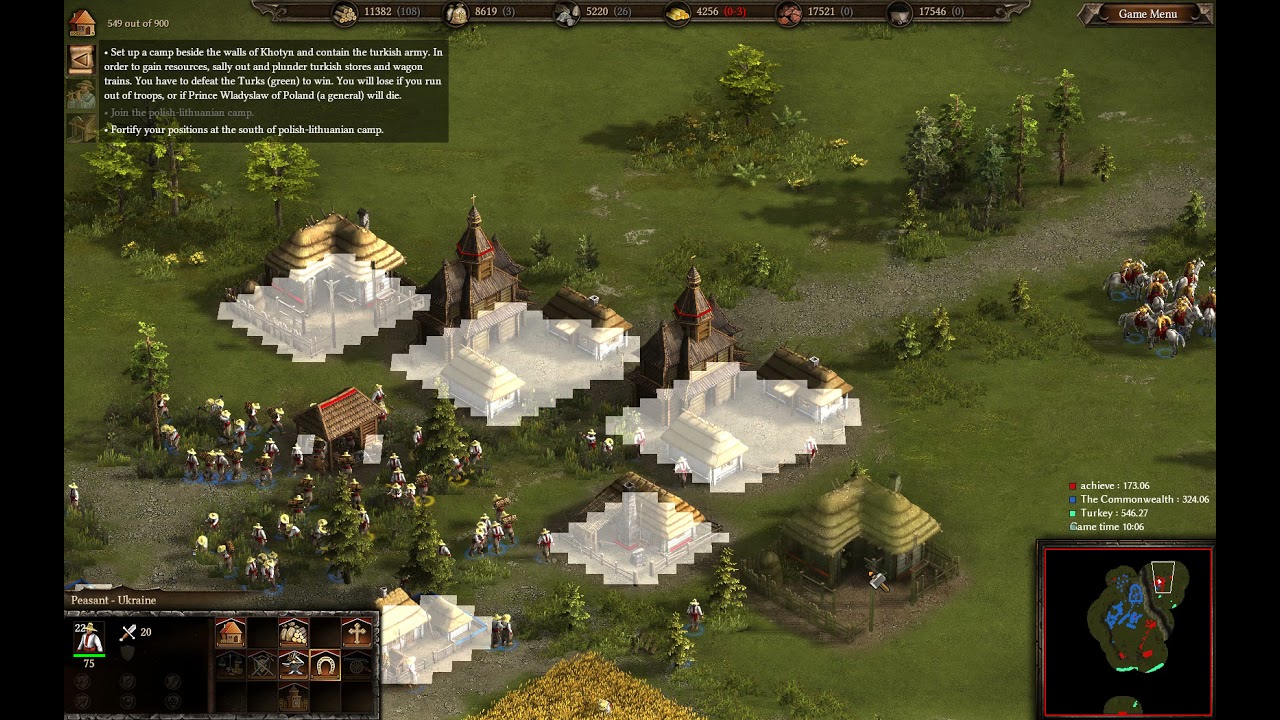This screenshot has height=720, width=1280.
Task: Select the town hall build icon
Action: pos(293,696)
